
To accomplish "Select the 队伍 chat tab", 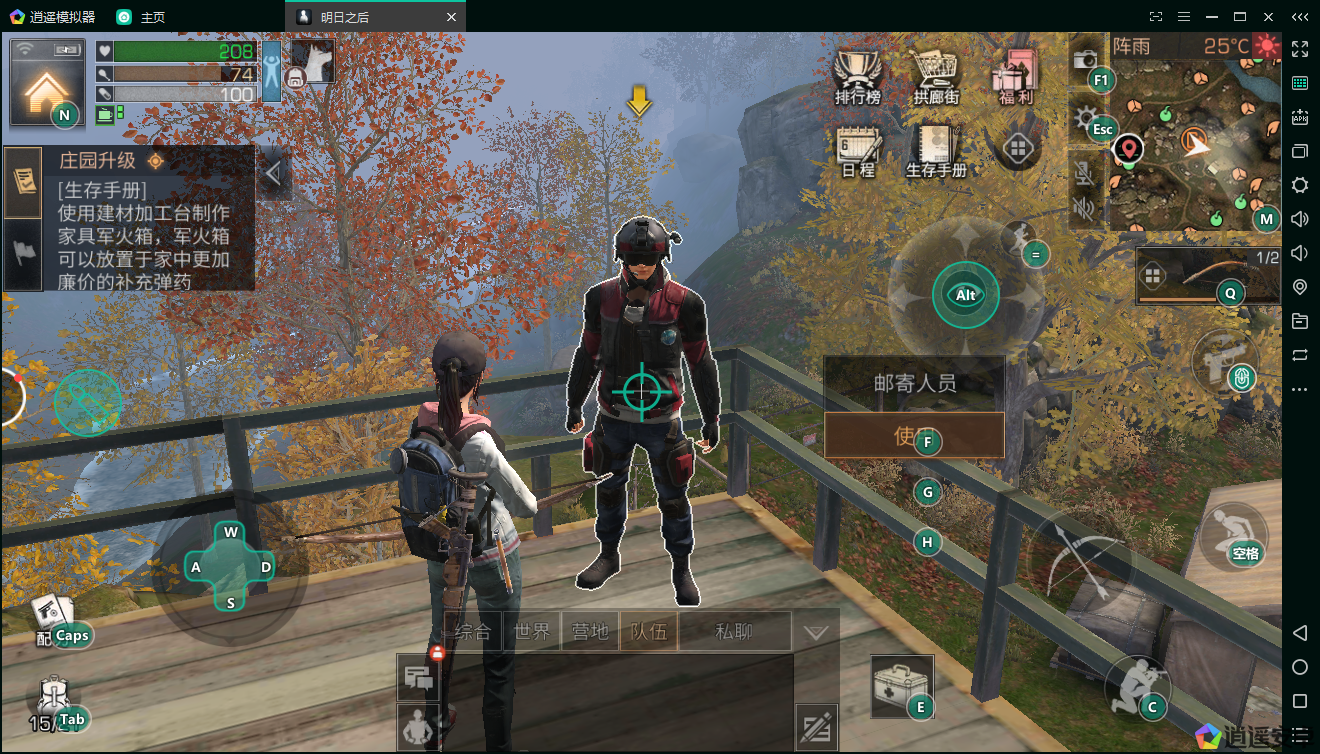I will coord(648,632).
